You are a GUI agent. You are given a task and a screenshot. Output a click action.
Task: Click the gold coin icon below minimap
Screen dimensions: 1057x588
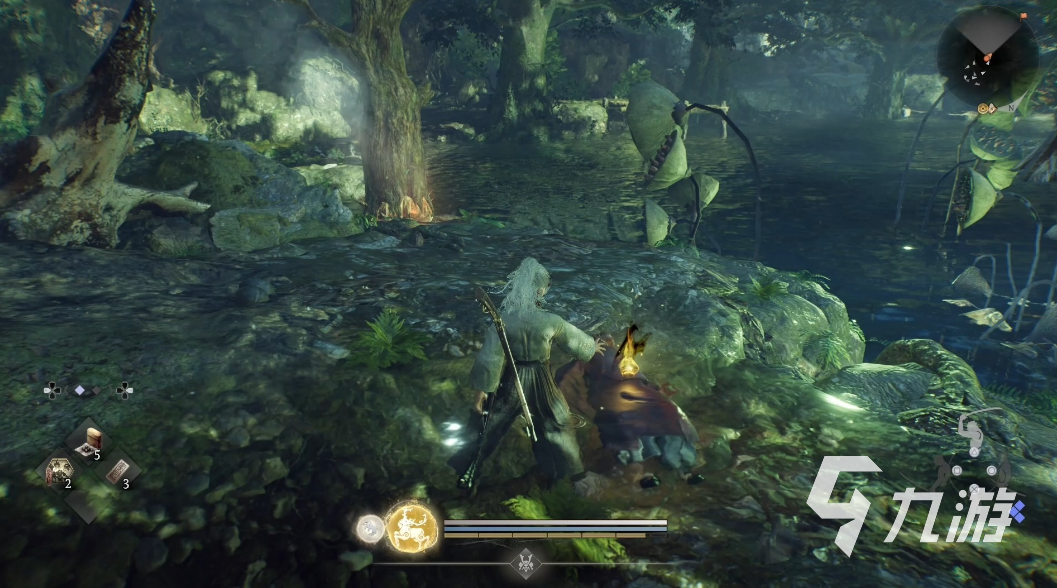[x=984, y=106]
